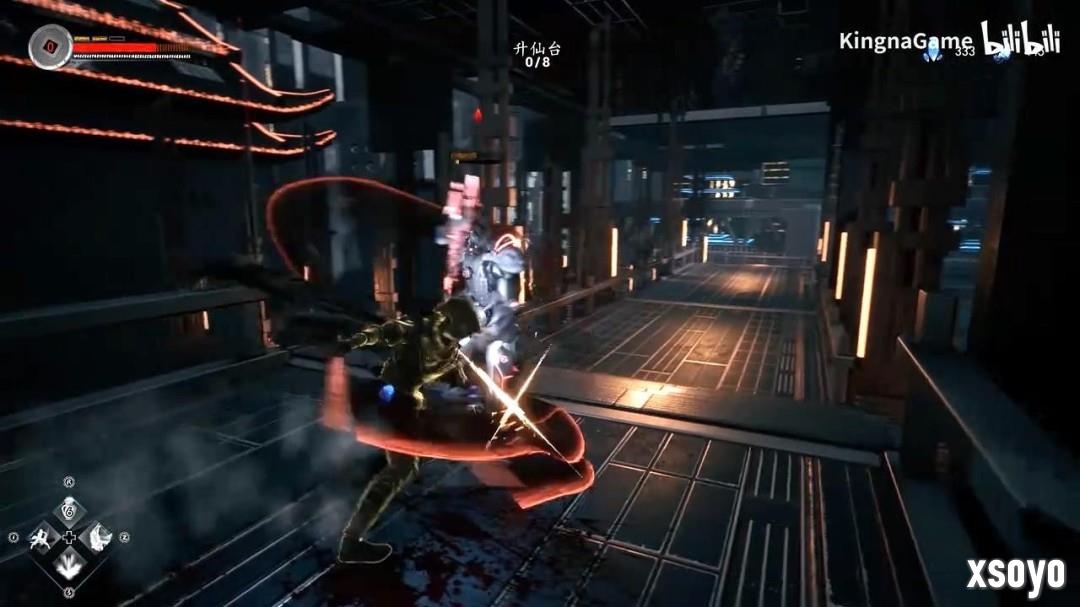Click the round player emblem beside health bar

click(x=49, y=47)
